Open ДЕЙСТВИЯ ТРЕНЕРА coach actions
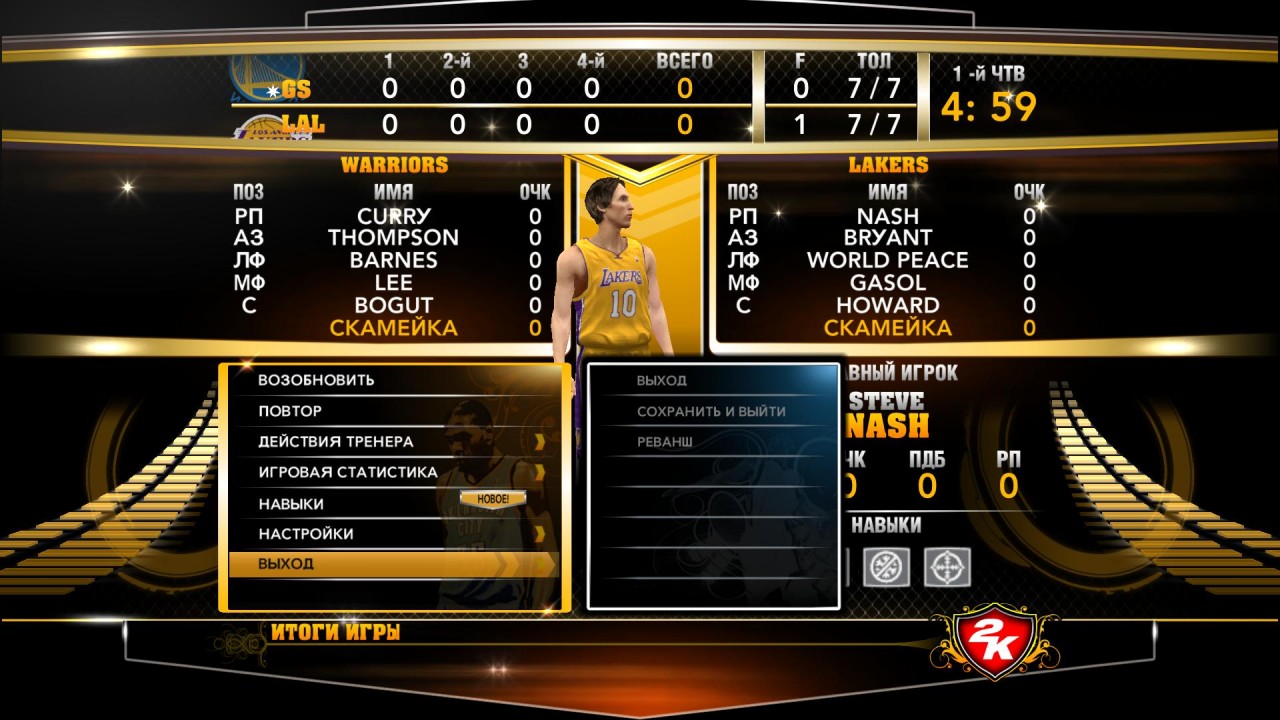Screen dimensions: 1280x720 336,441
